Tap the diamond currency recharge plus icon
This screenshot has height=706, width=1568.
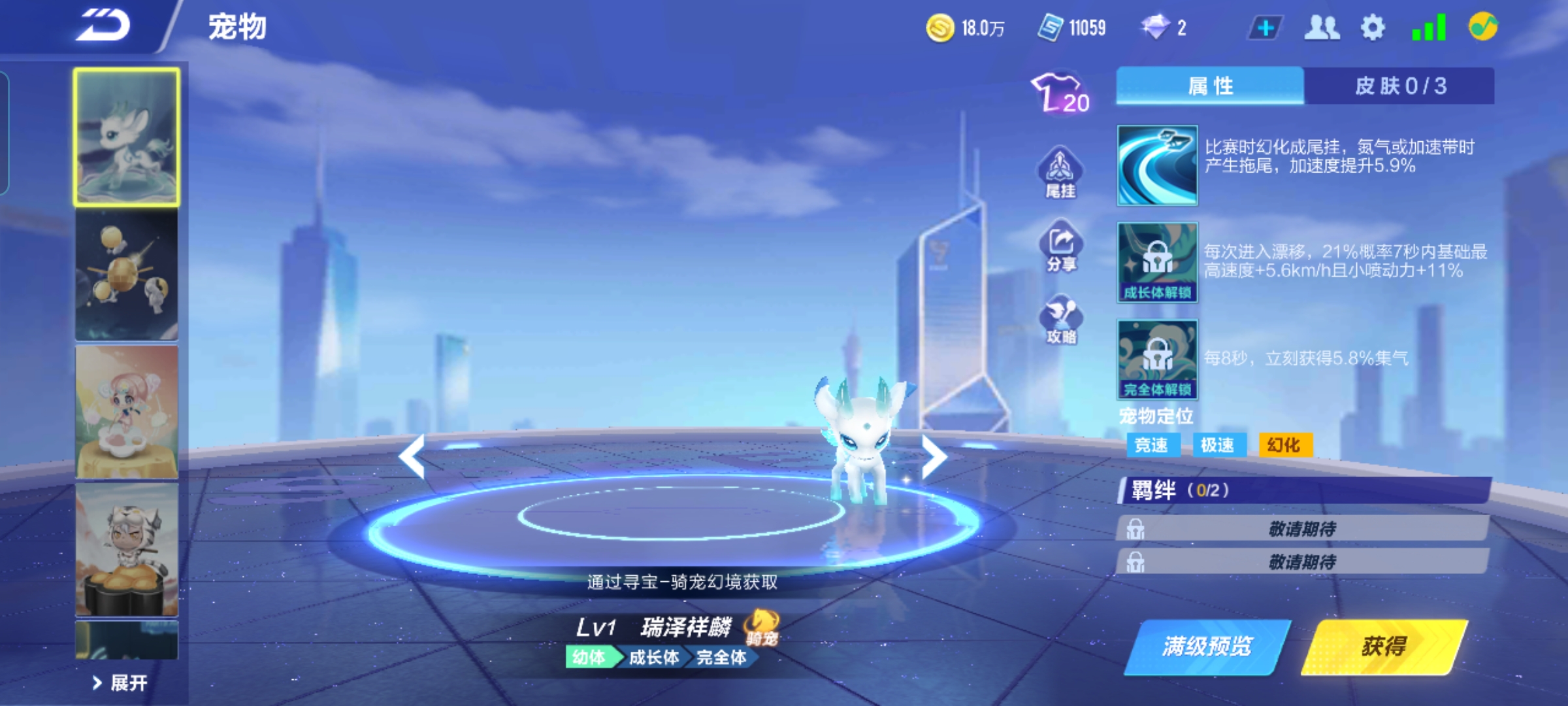pyautogui.click(x=1264, y=27)
